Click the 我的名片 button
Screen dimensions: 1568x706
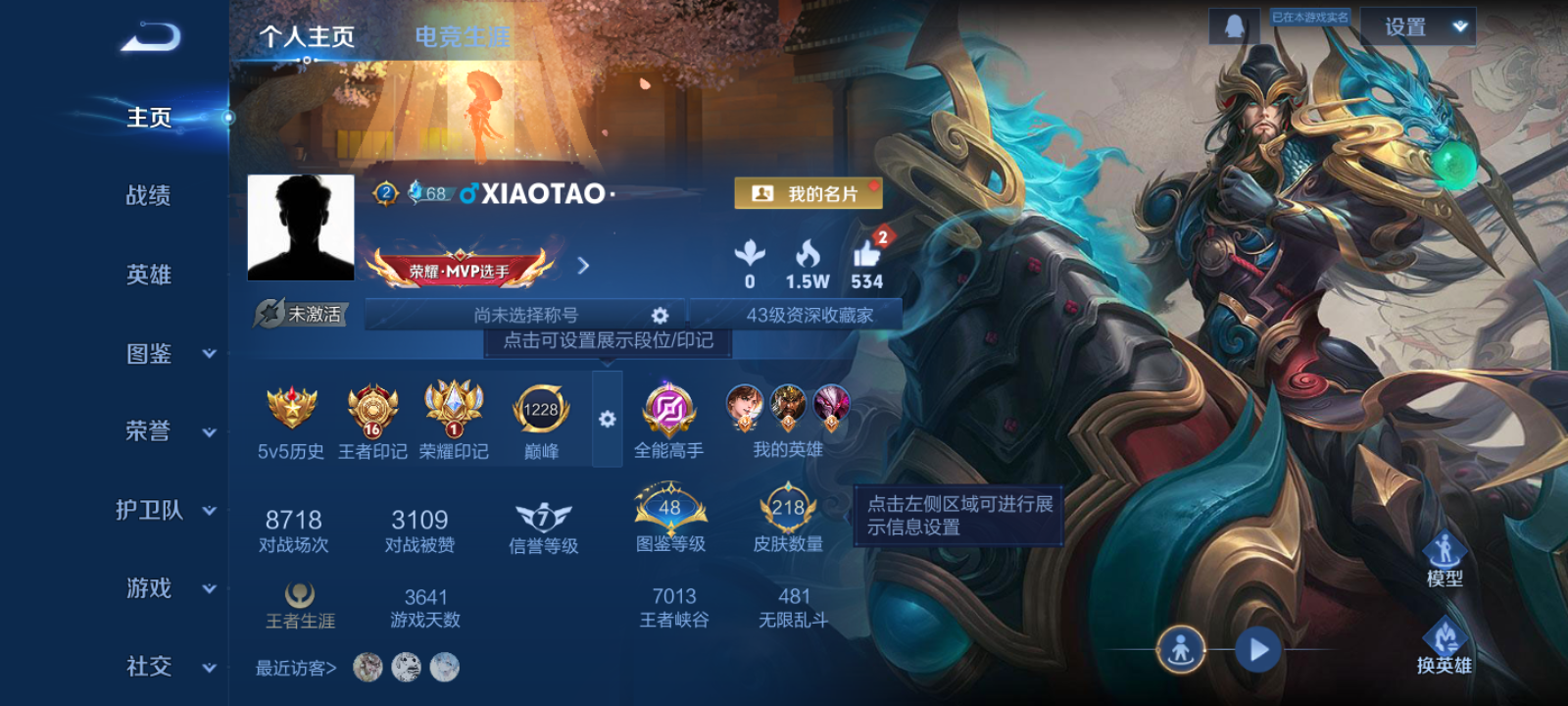coord(809,193)
